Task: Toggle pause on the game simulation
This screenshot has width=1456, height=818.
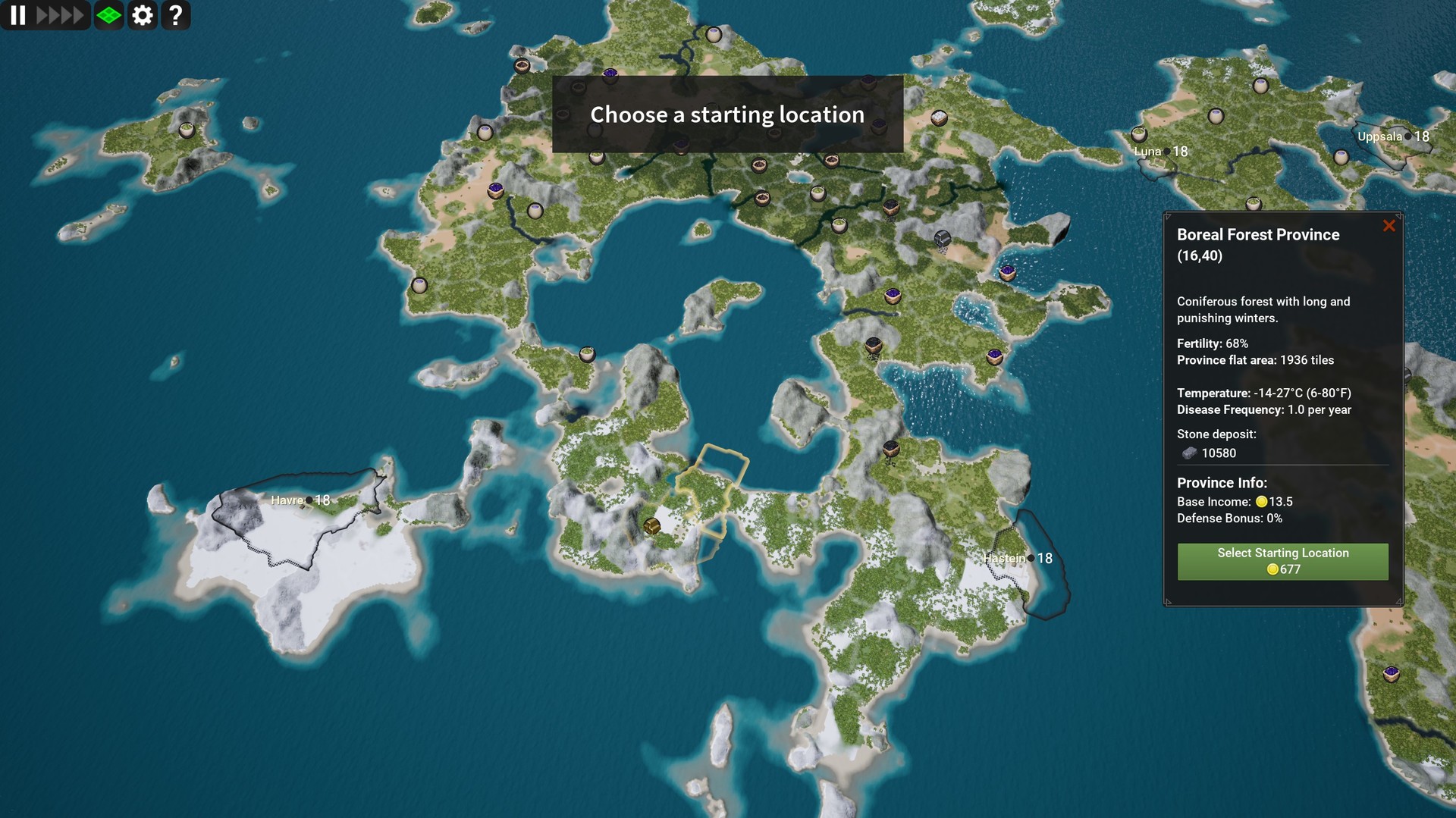Action: point(19,15)
